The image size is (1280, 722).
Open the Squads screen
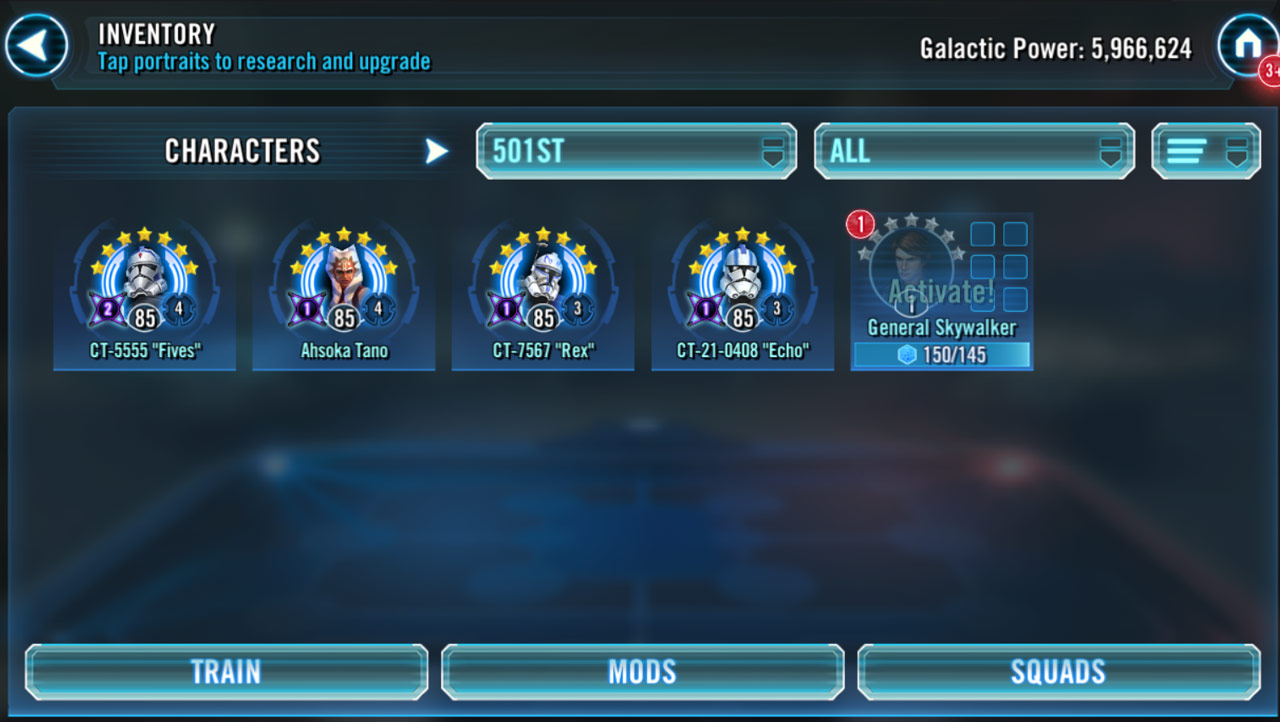point(1058,671)
